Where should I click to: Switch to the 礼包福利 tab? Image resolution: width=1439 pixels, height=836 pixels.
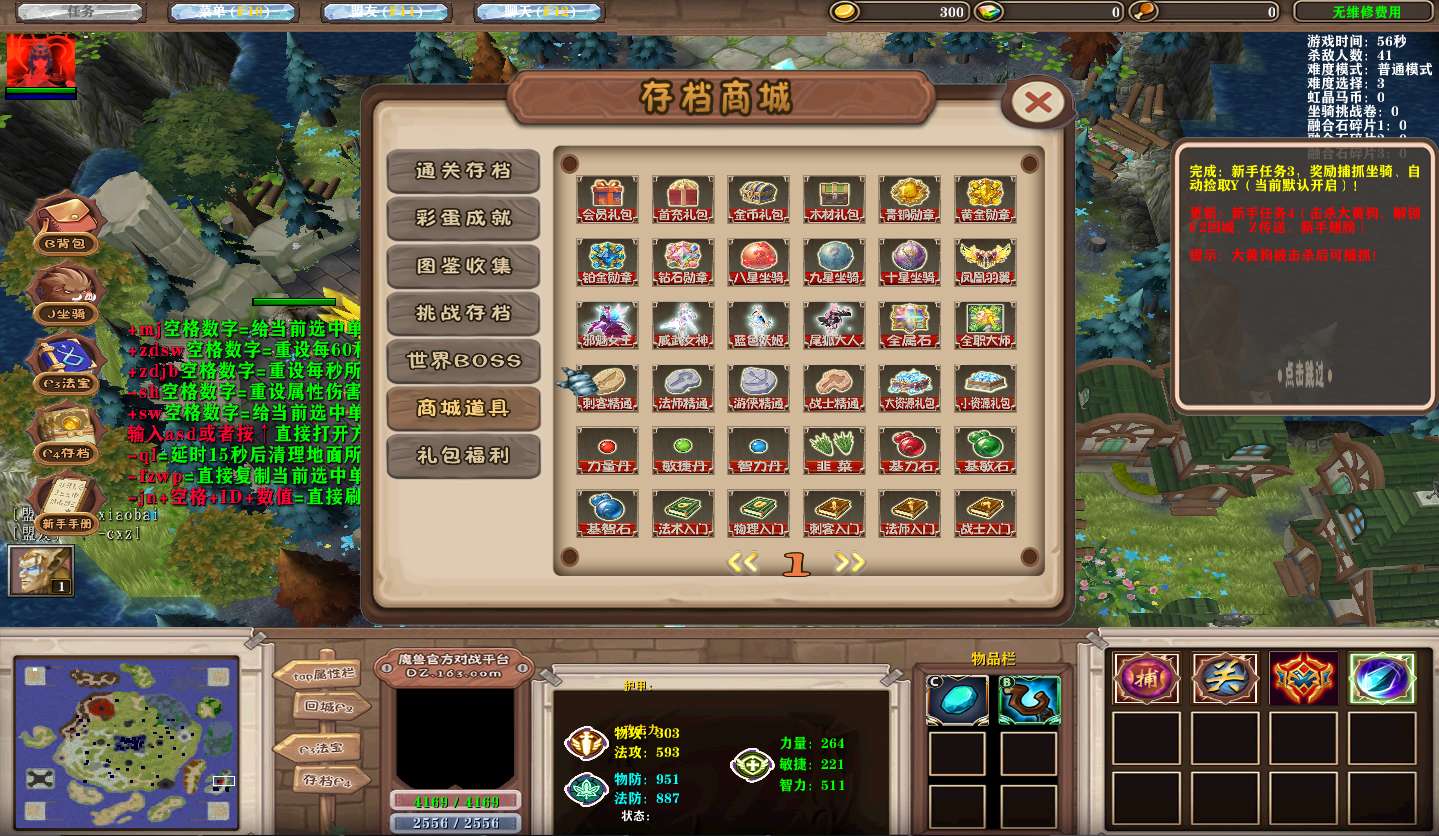coord(463,456)
